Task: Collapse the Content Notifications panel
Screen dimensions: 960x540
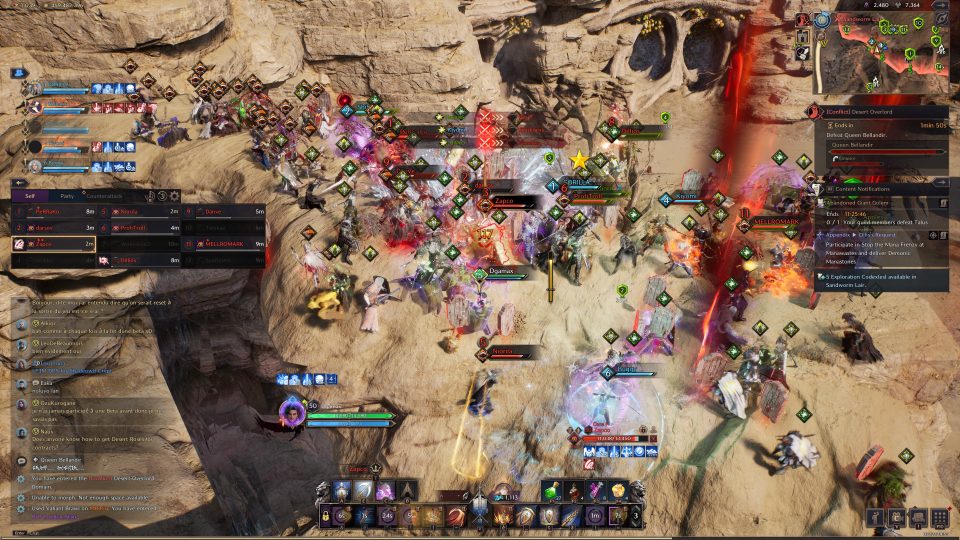Action: [940, 183]
